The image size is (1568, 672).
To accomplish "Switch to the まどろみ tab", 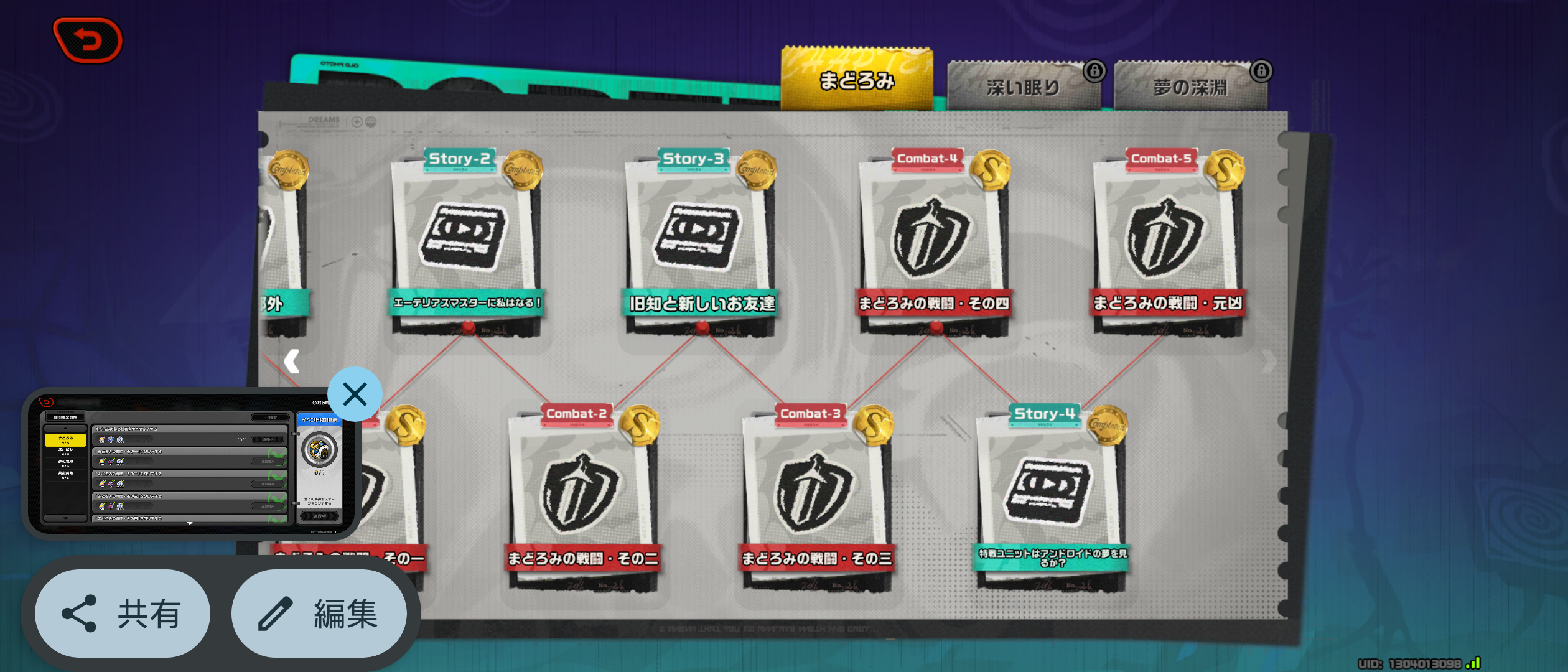I will pos(856,80).
